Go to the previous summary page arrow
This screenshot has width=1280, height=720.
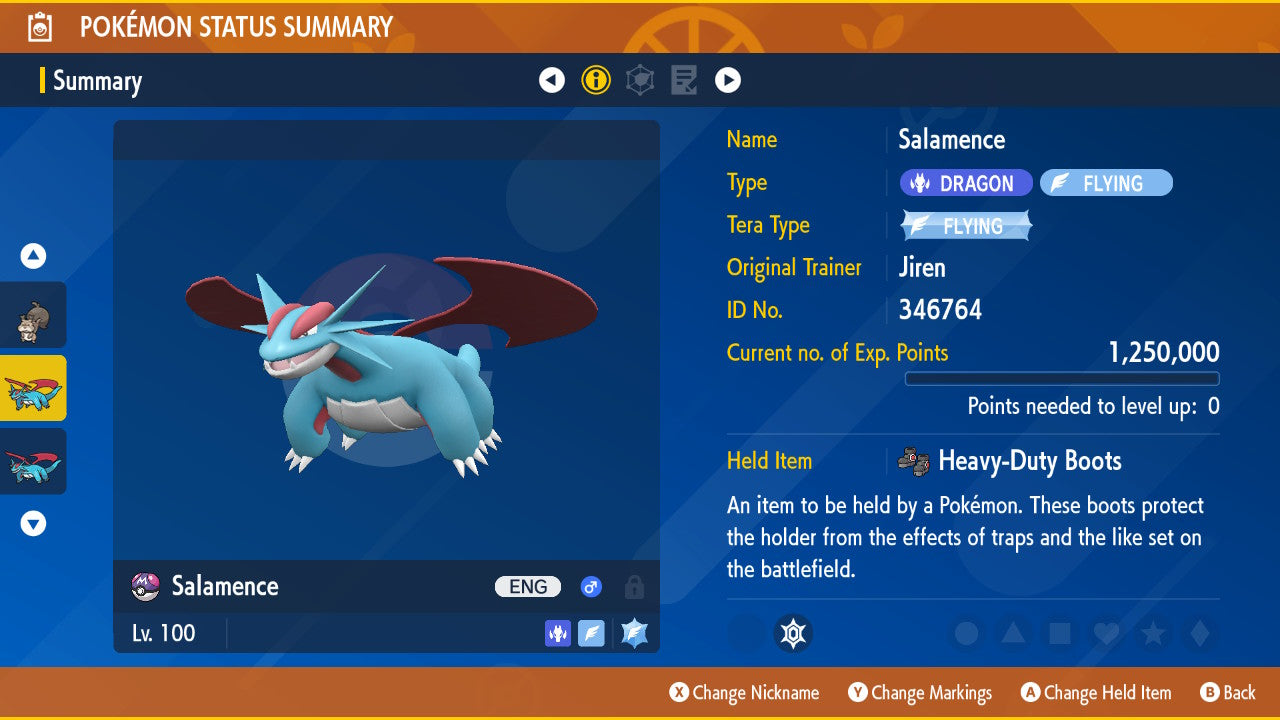tap(552, 80)
